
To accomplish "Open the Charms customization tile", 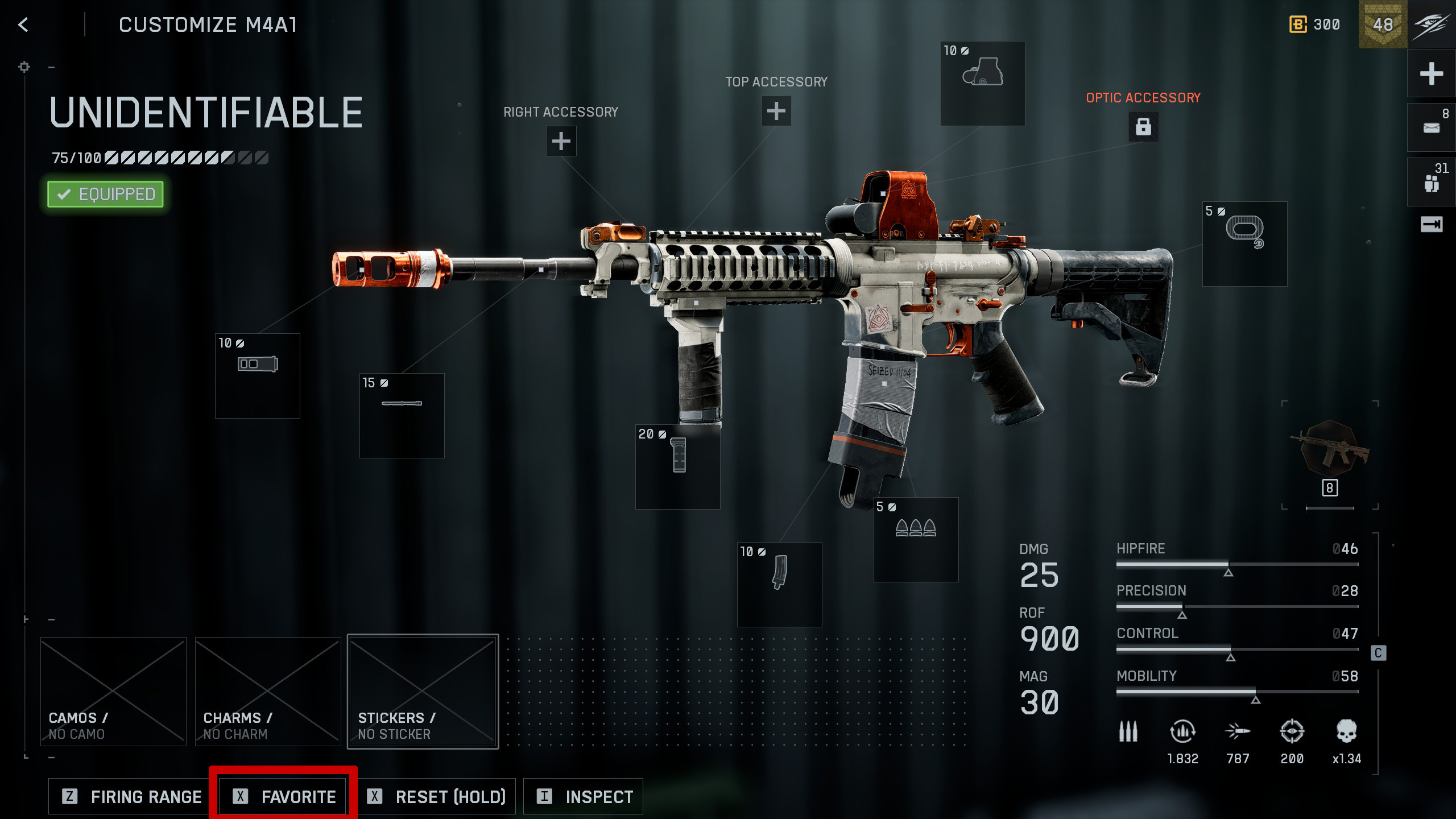I will click(x=268, y=691).
